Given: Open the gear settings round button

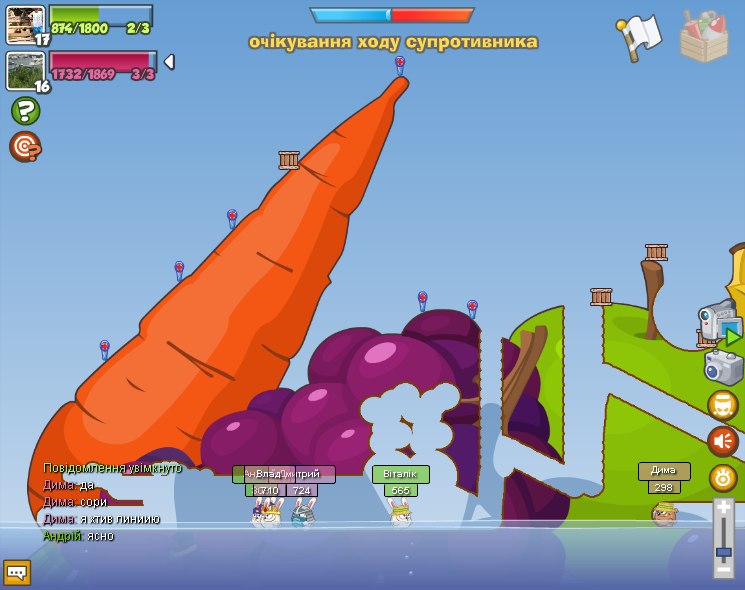Looking at the screenshot, I should point(722,478).
